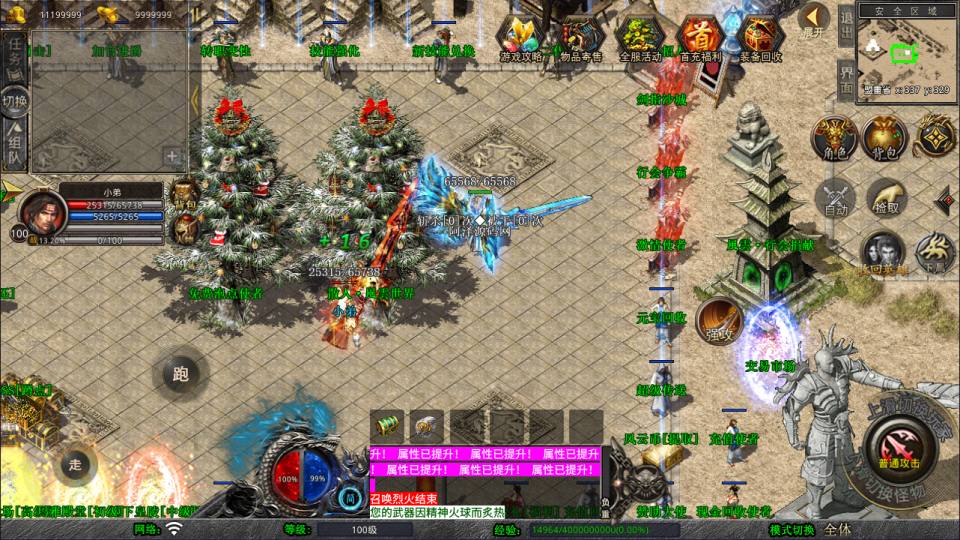Tap the 跑 run mode button
The height and width of the screenshot is (540, 960).
pyautogui.click(x=180, y=375)
